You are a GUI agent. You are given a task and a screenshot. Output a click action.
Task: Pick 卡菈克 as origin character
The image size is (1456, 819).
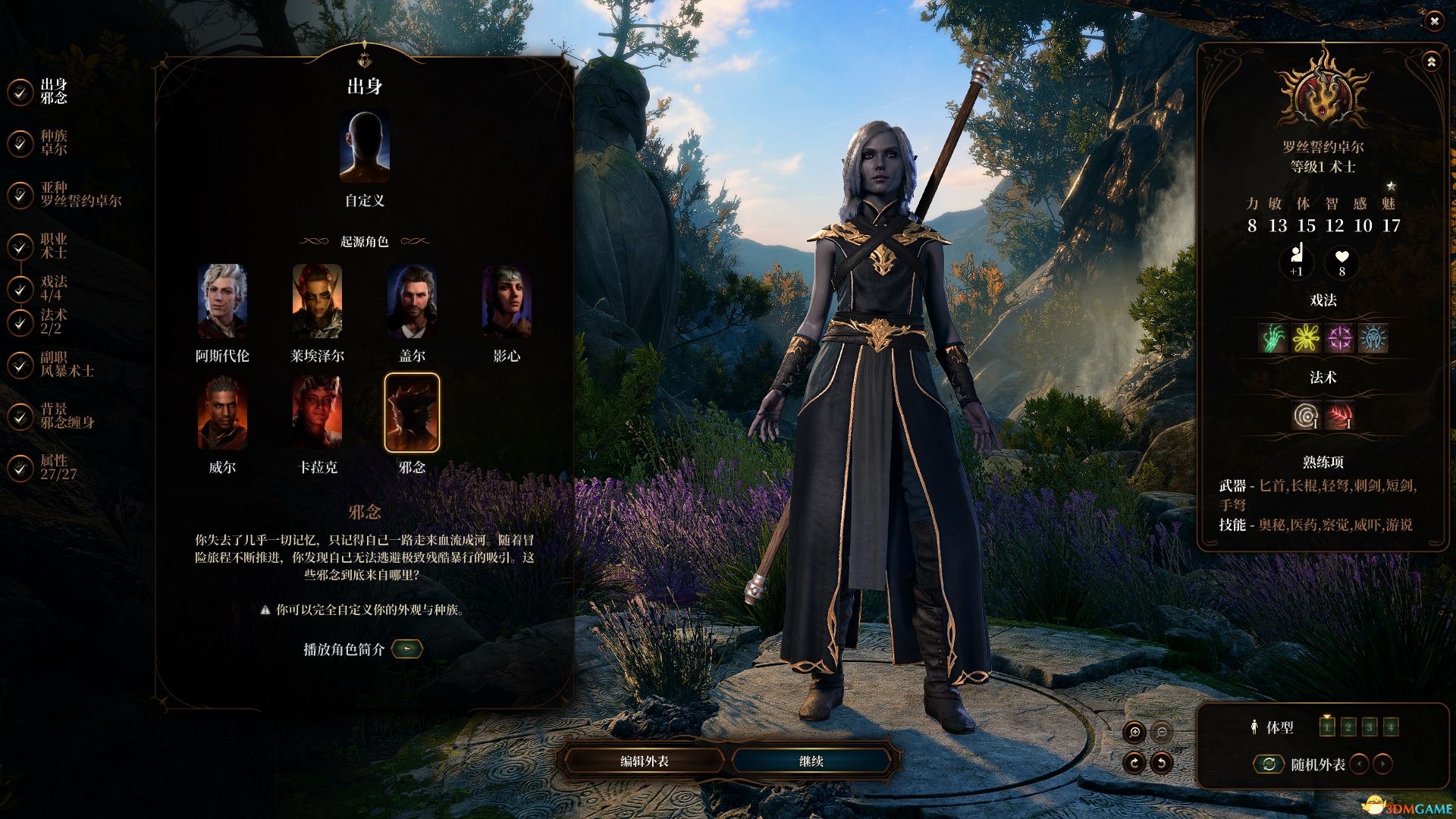tap(317, 413)
